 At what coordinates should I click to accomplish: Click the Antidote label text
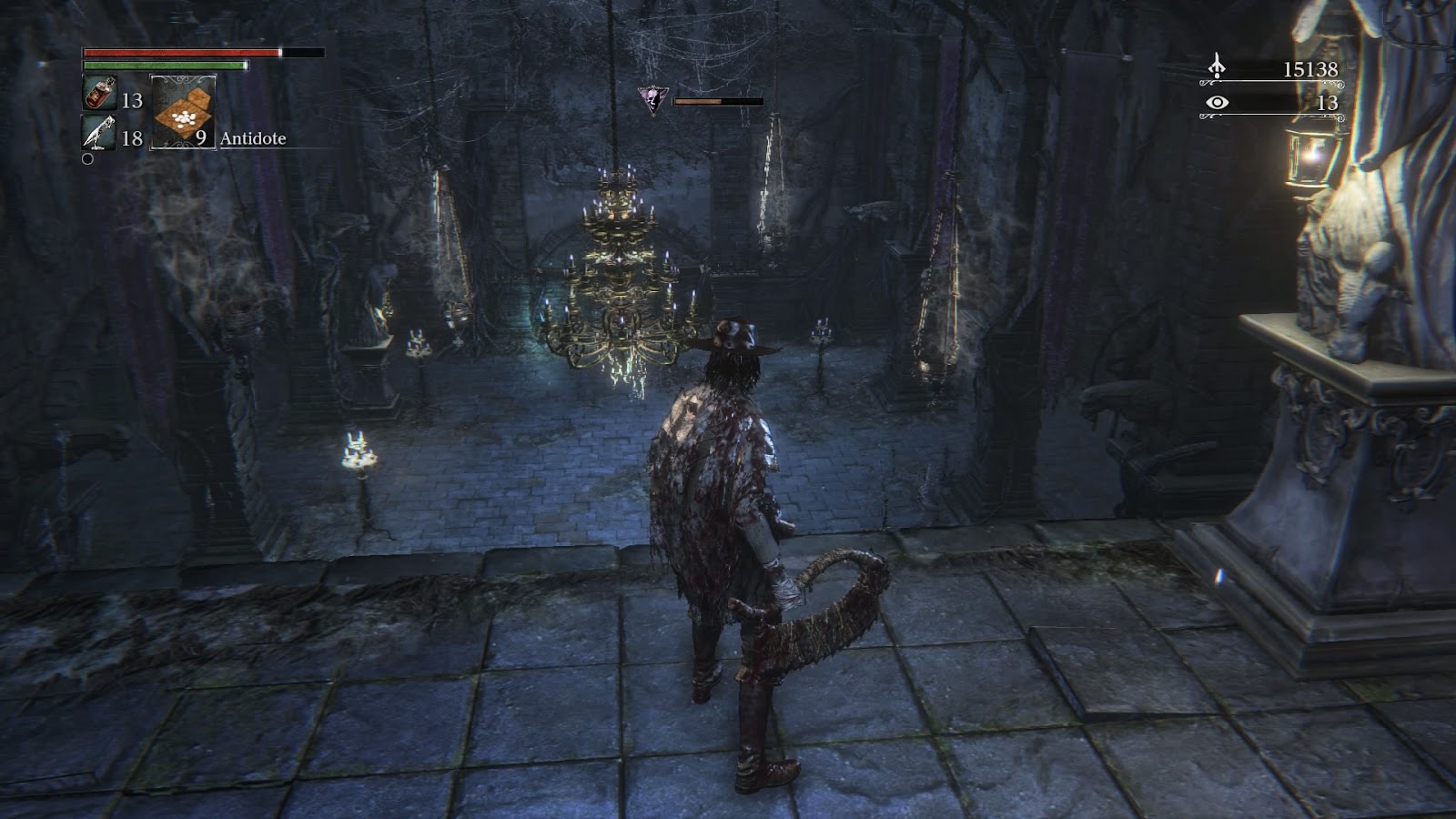click(x=252, y=140)
